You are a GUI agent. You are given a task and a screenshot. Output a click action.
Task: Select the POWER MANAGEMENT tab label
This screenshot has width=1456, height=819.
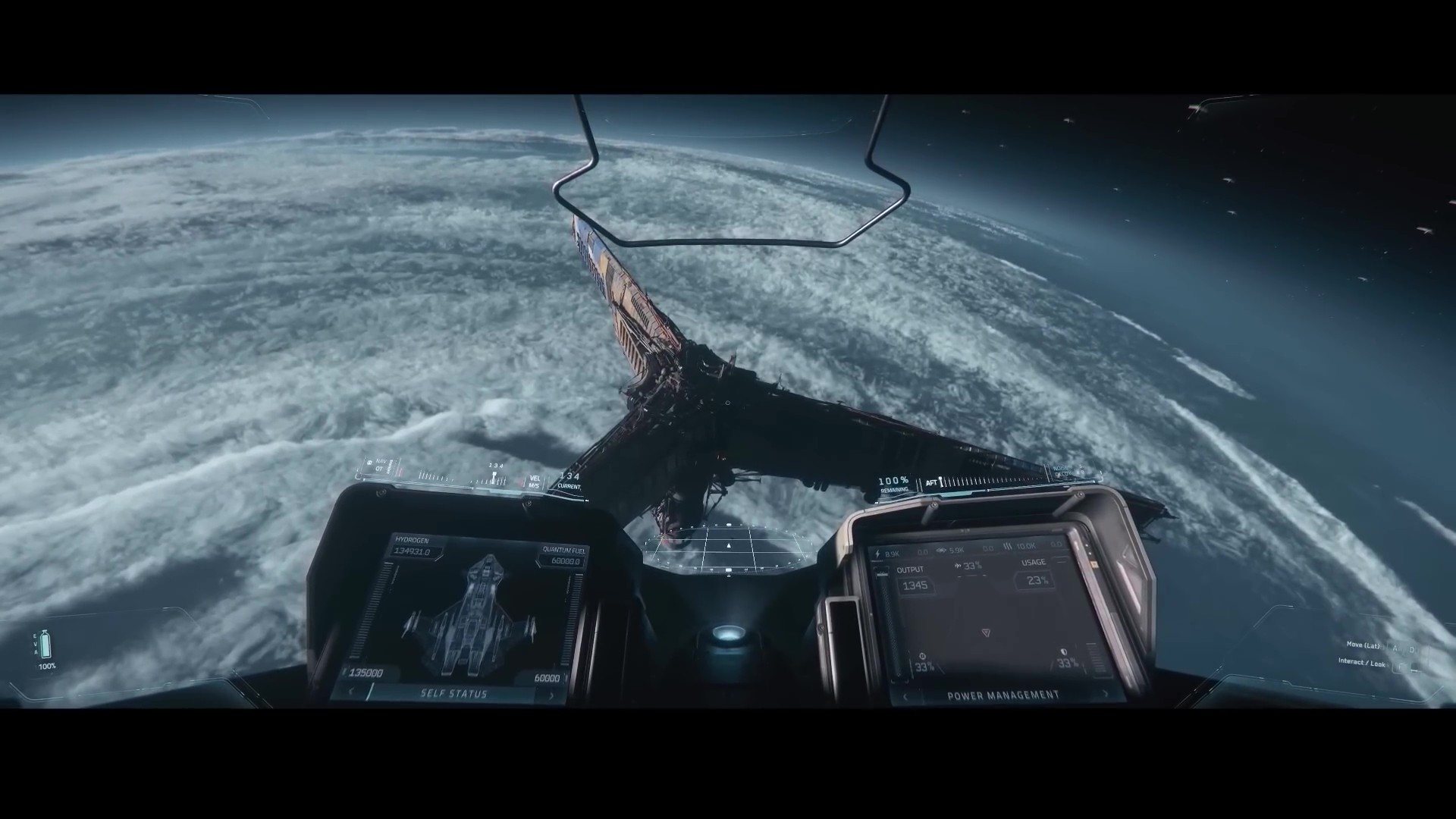point(1005,695)
